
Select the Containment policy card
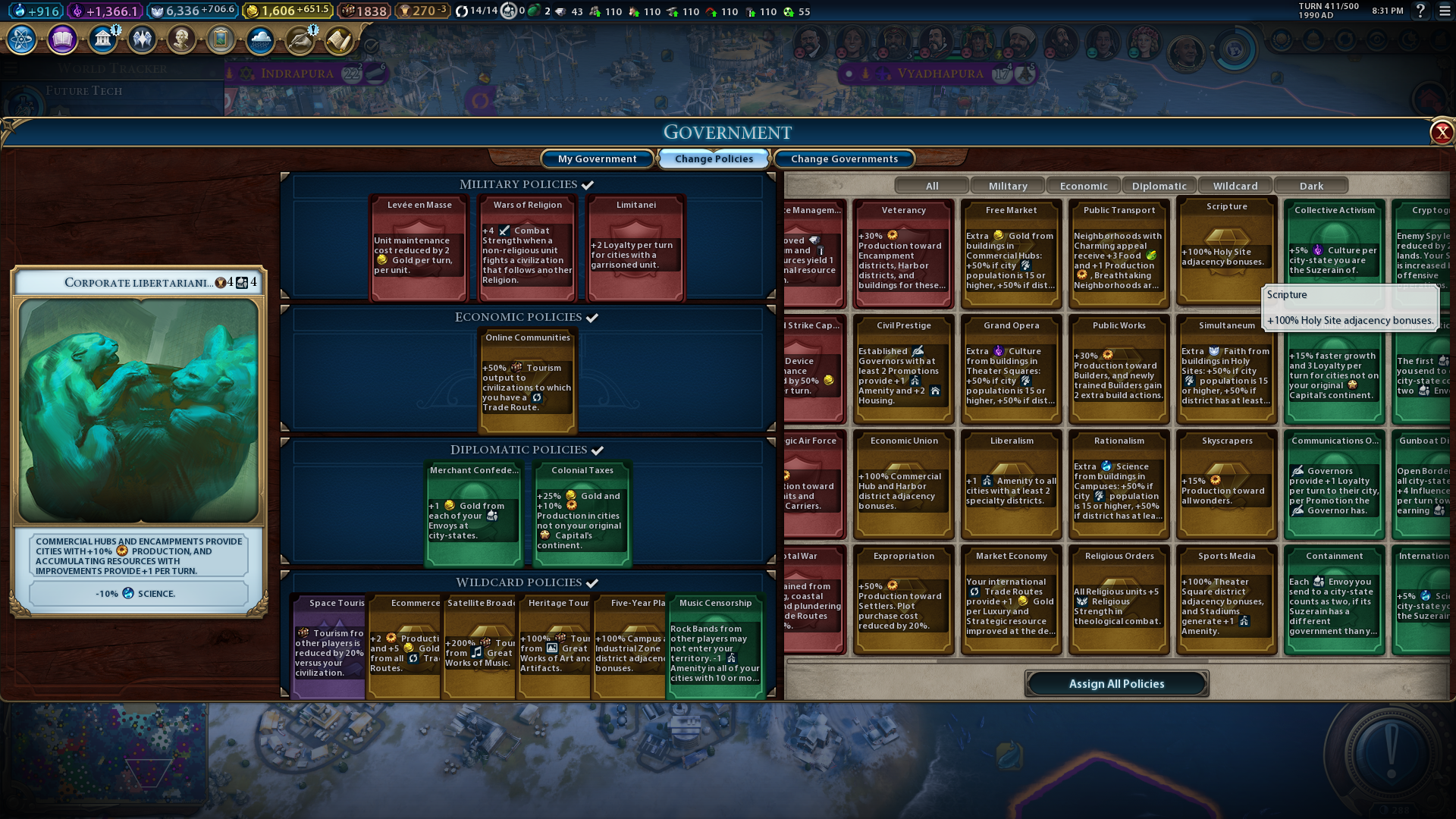1334,600
